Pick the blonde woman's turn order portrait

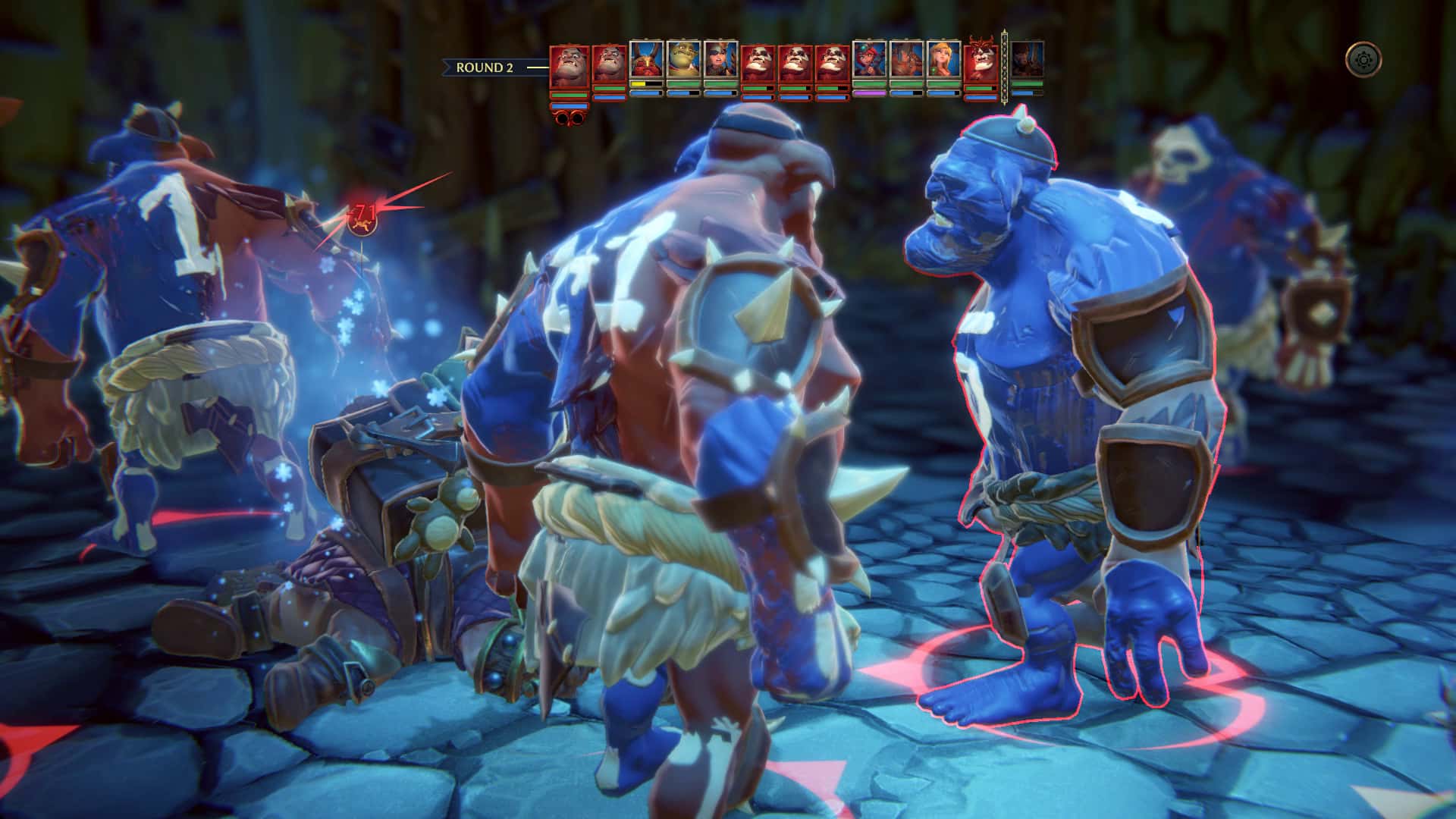tap(943, 60)
